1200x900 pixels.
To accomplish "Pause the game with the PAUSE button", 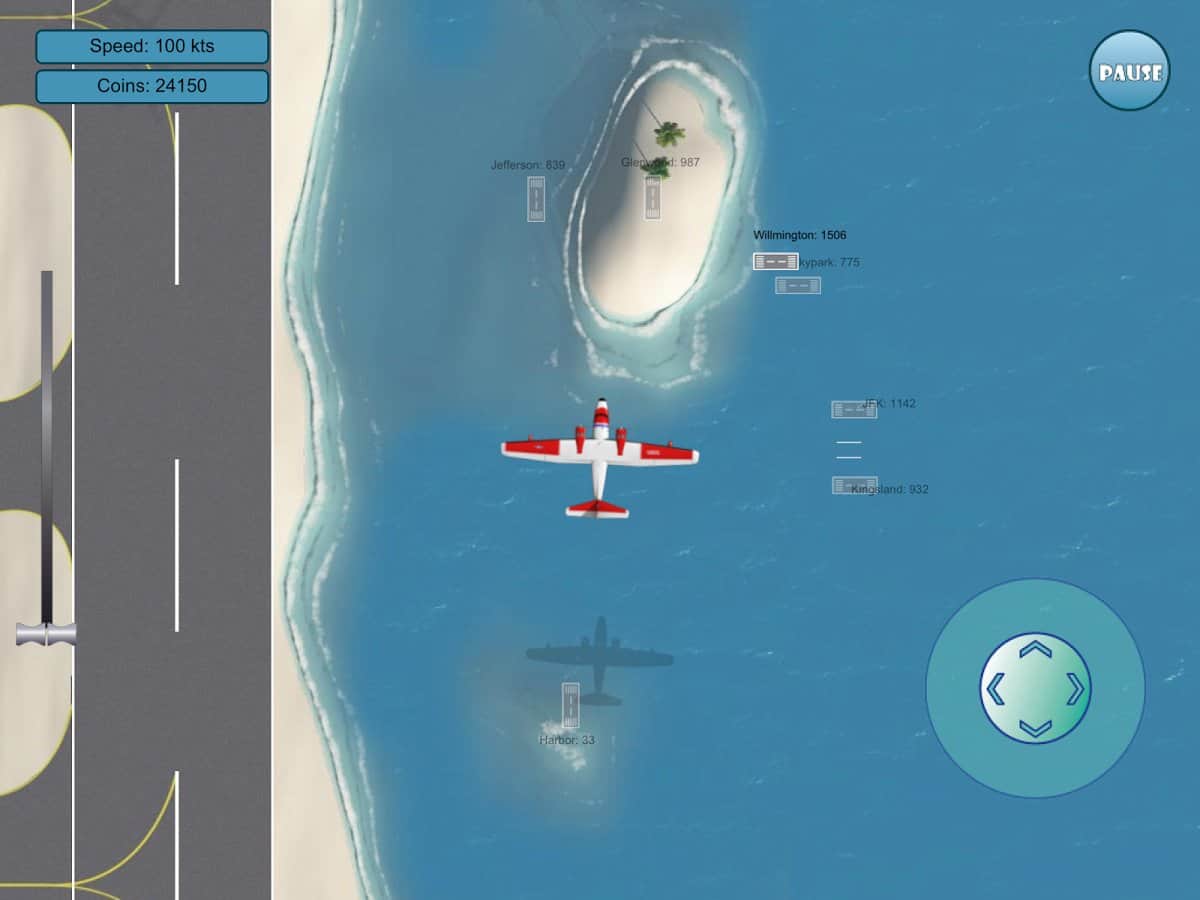I will [1129, 71].
